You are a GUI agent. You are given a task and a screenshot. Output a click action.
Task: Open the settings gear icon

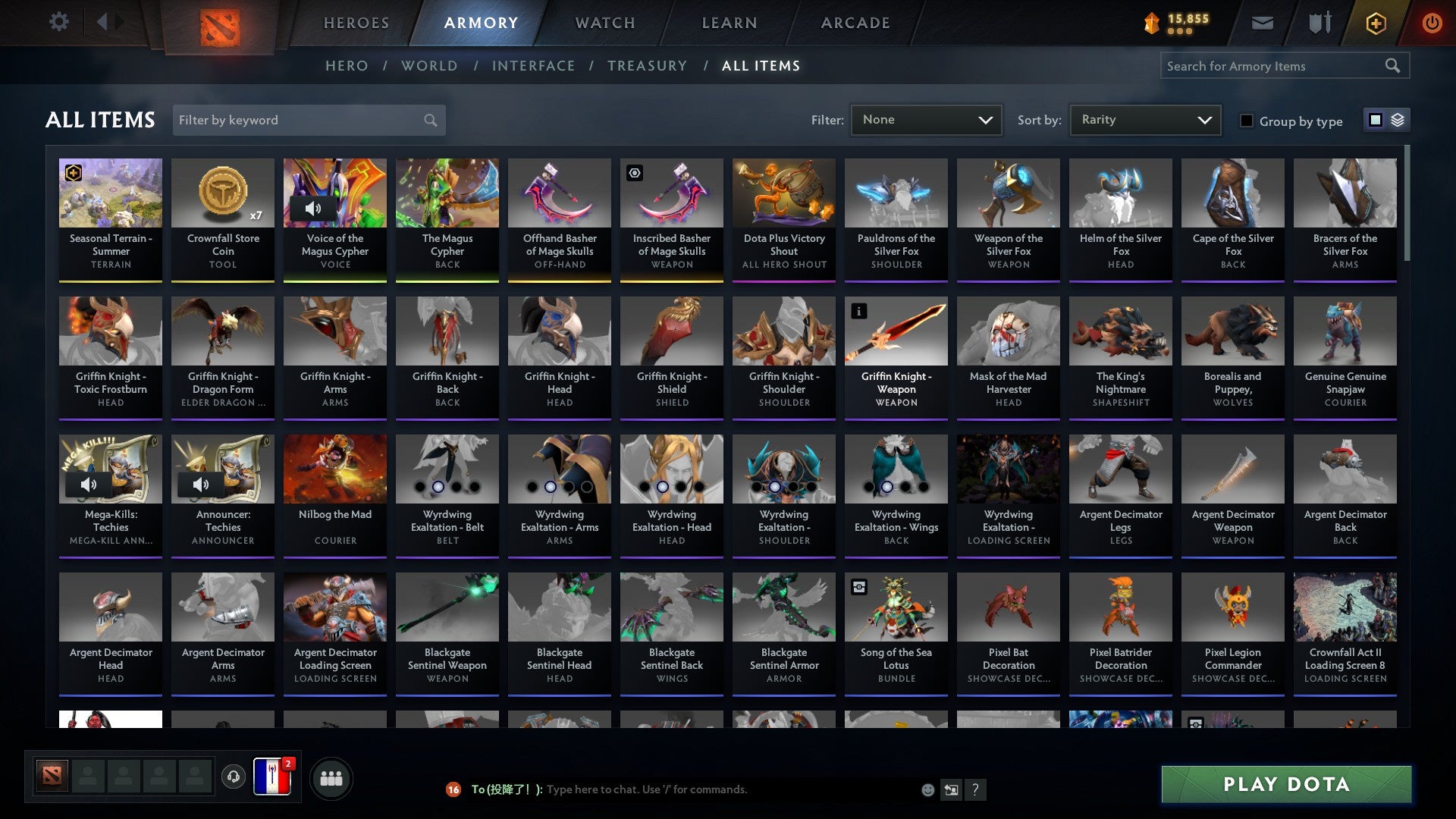click(58, 22)
